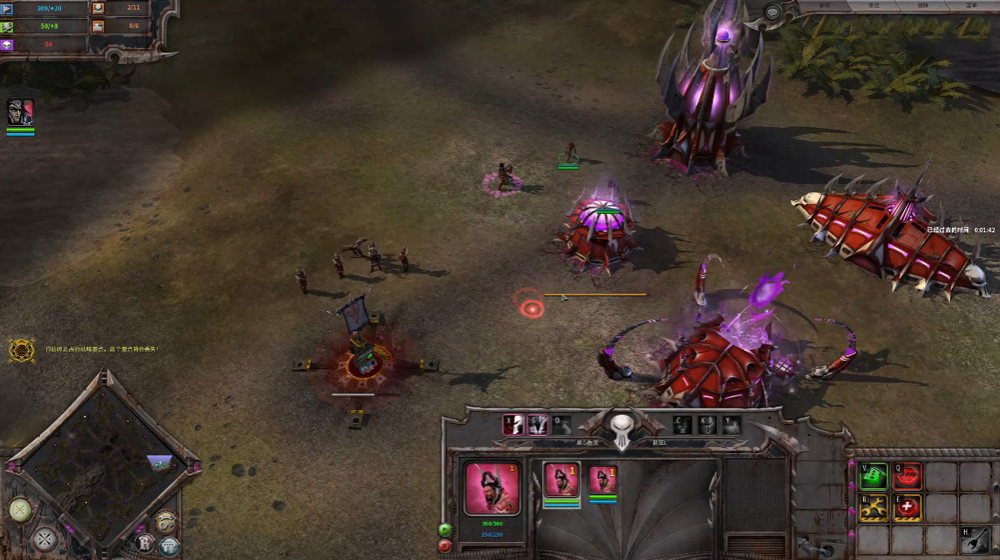Select the first squad member portrait
This screenshot has height=560, width=1000.
561,479
